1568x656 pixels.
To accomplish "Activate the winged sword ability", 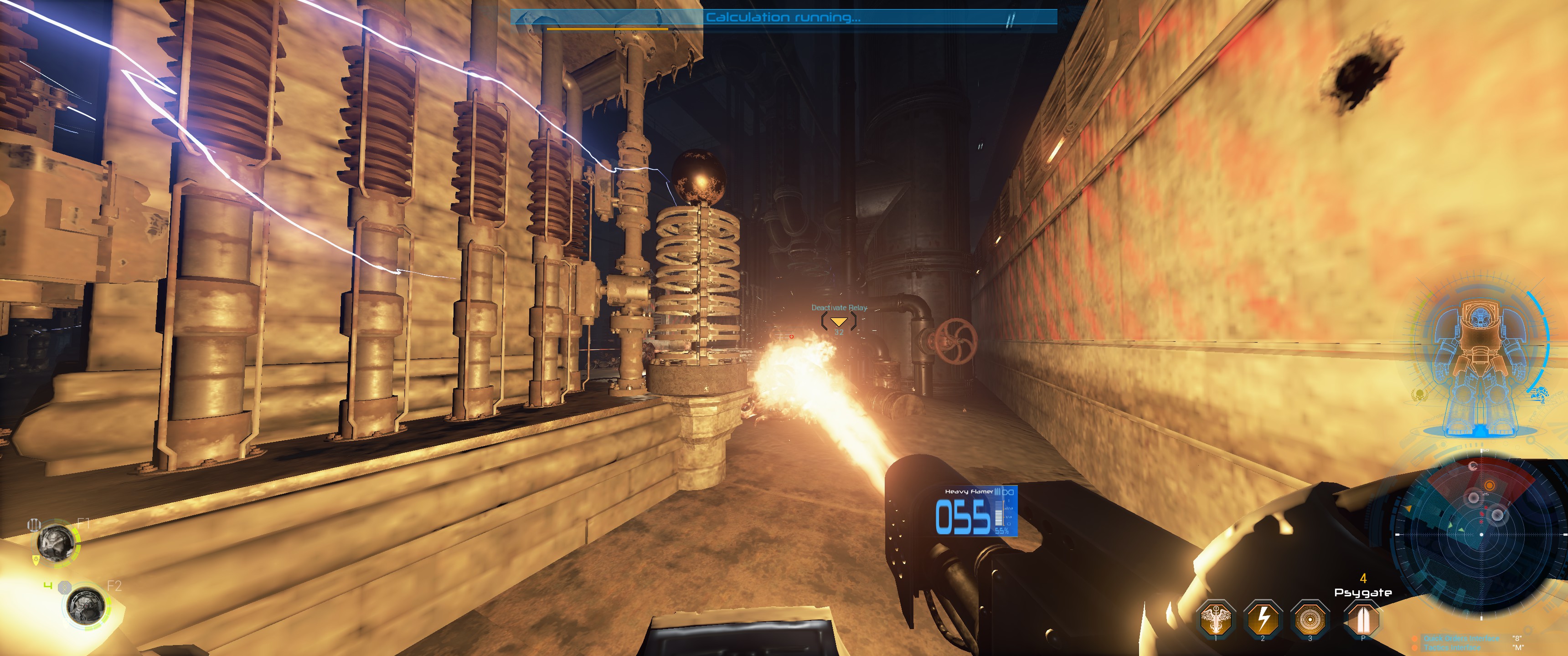I will tap(1216, 618).
